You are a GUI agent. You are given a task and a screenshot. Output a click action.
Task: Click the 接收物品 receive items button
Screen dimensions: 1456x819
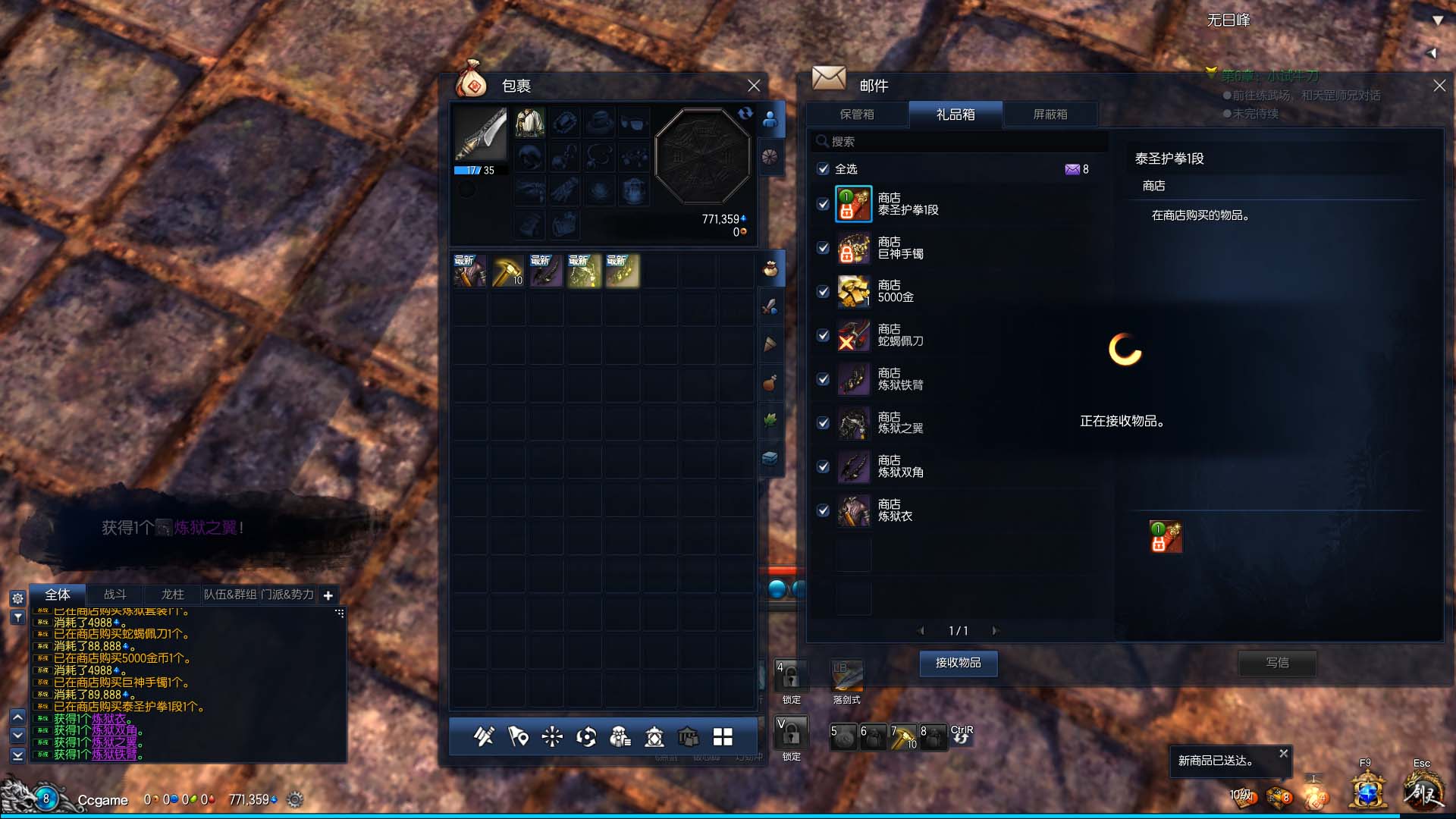(x=958, y=663)
